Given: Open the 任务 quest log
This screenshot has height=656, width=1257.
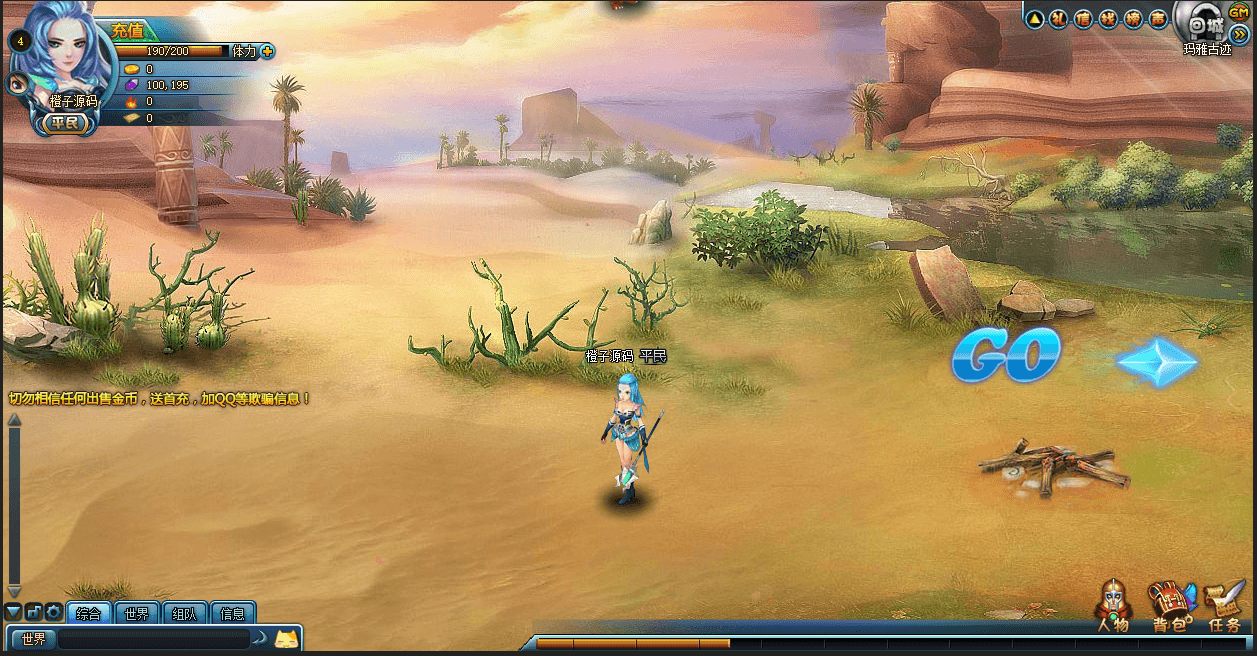Looking at the screenshot, I should tap(1225, 606).
